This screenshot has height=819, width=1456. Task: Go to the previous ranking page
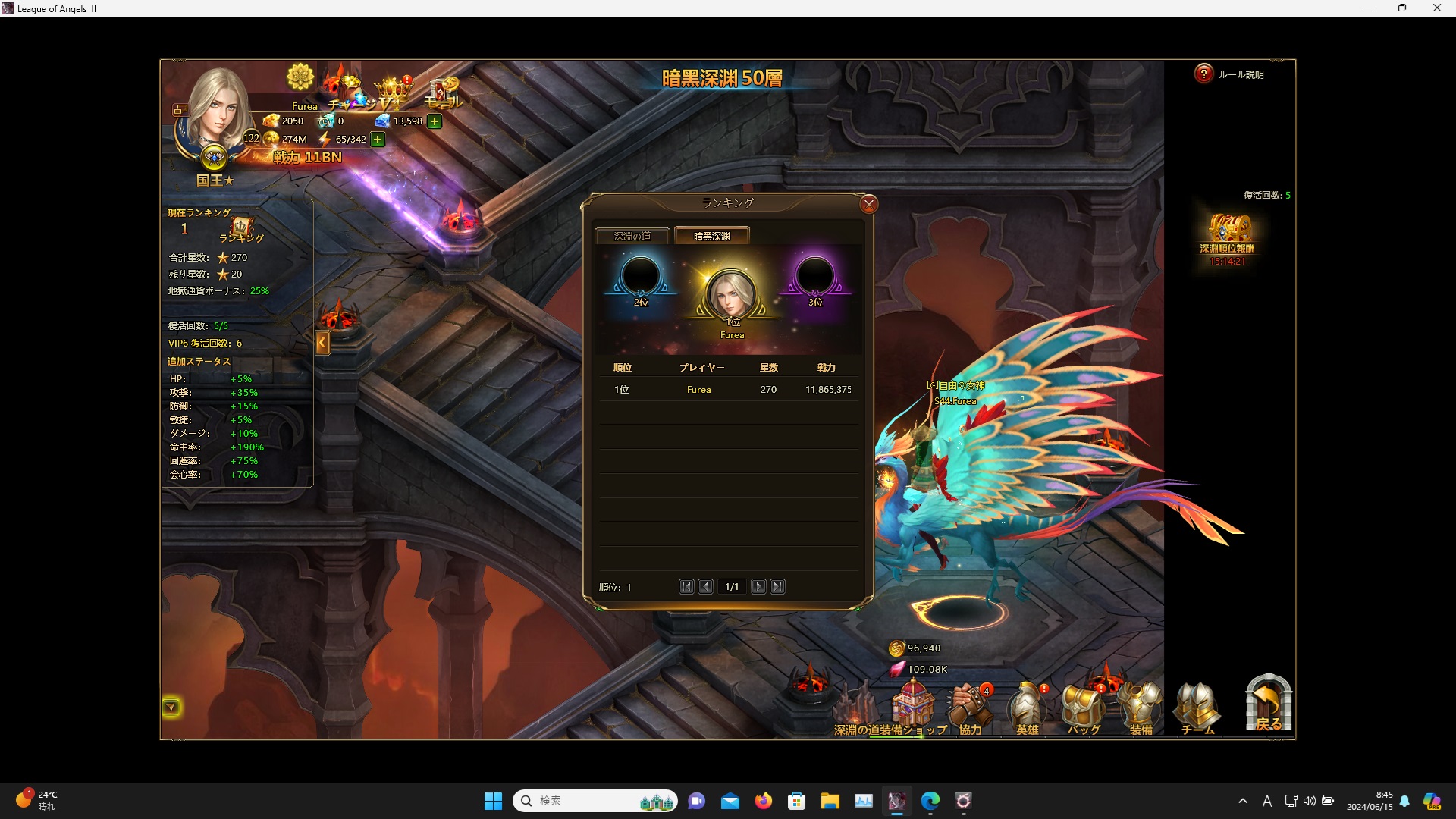[705, 586]
